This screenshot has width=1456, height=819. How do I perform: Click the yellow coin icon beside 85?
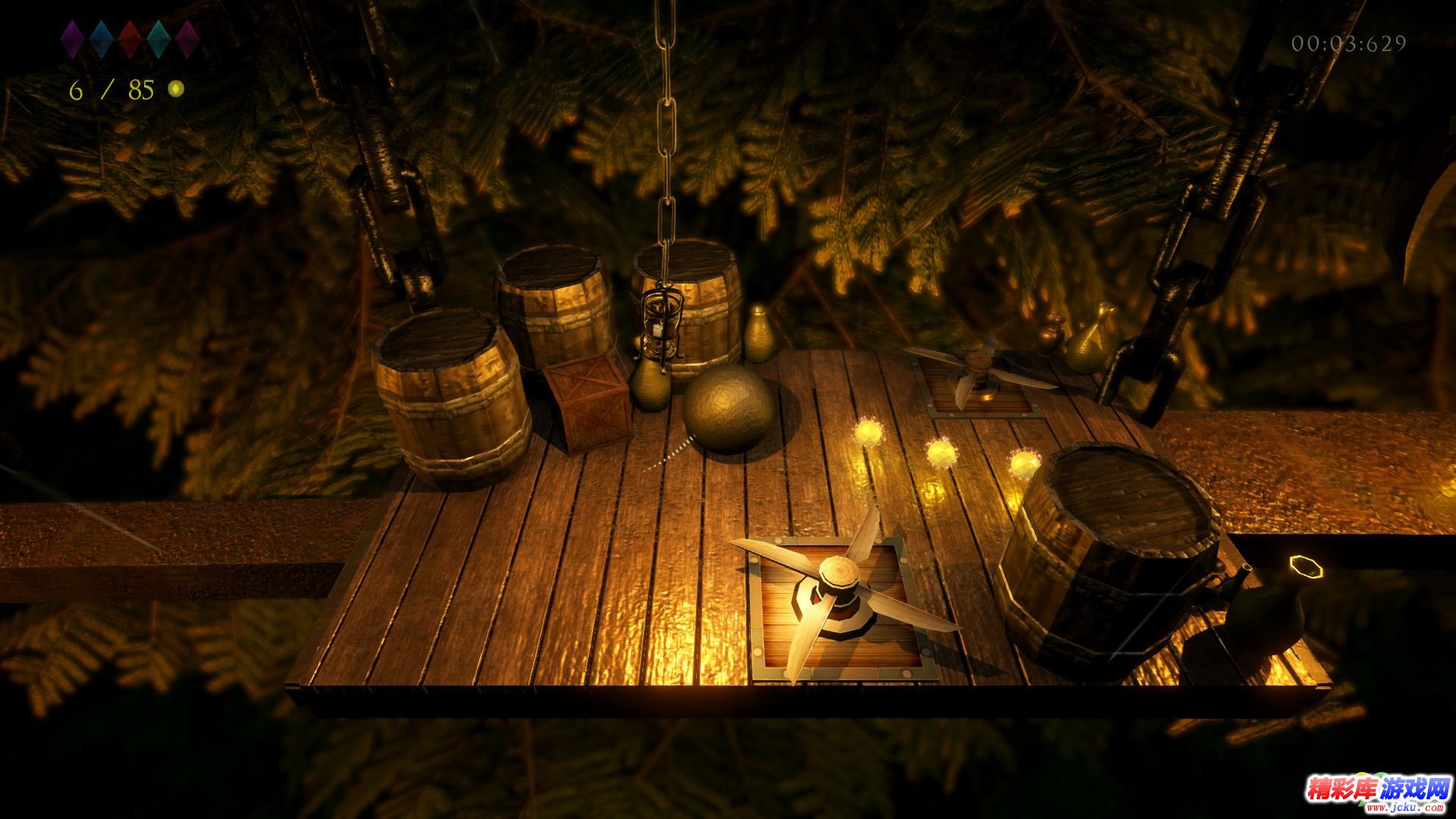(176, 89)
